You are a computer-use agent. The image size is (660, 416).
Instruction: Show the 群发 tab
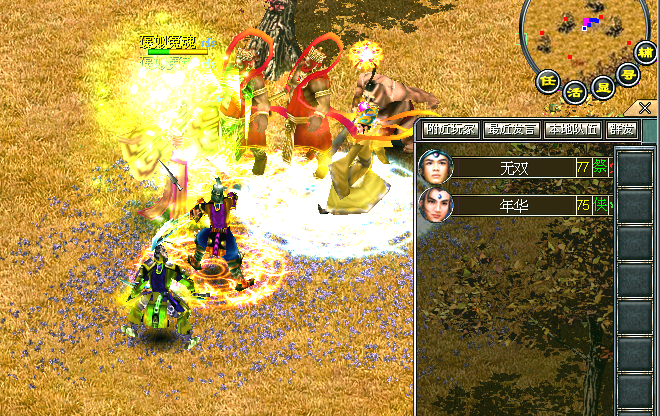pos(622,129)
